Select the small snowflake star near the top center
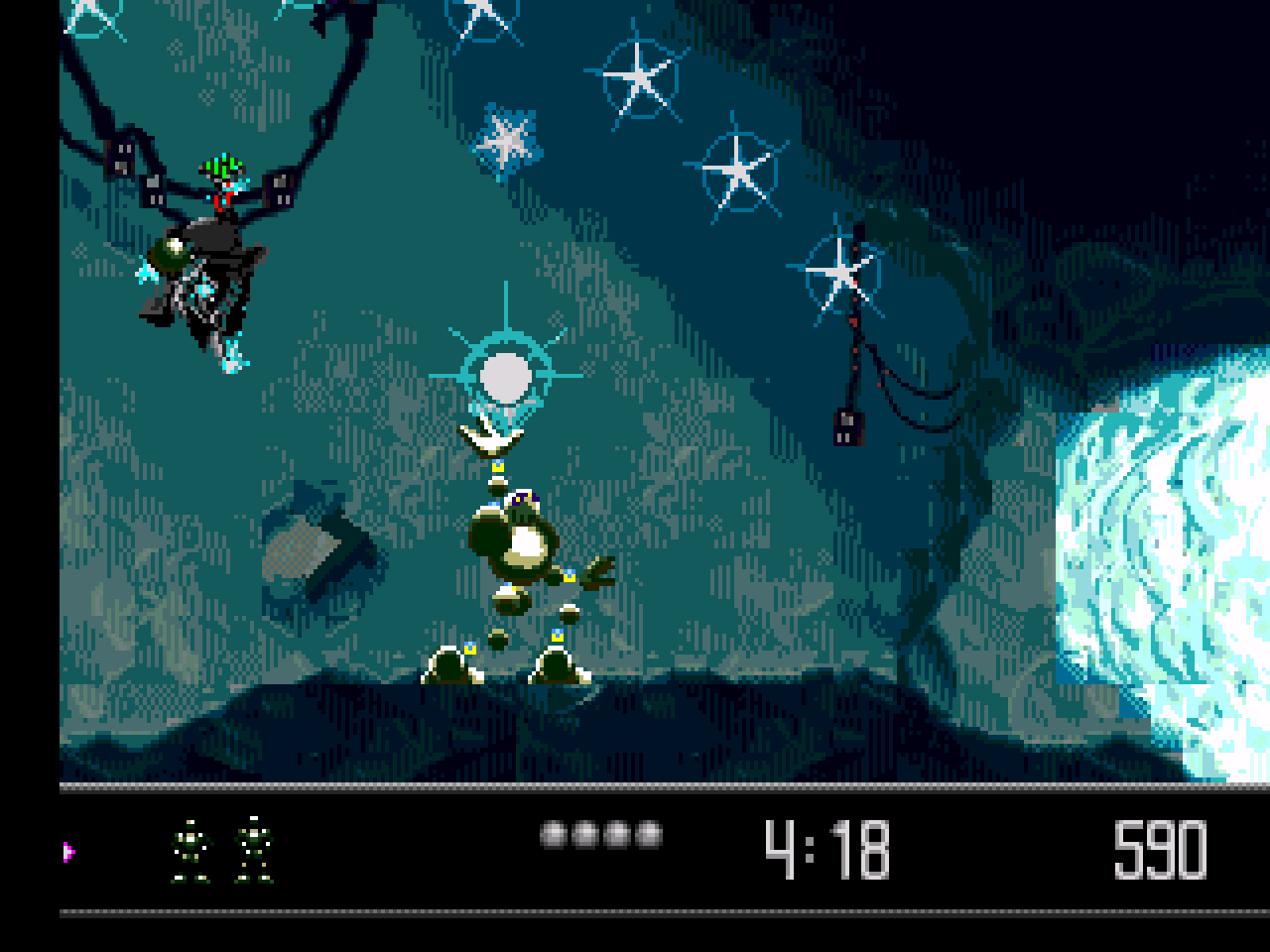This screenshot has width=1270, height=952. click(x=506, y=144)
